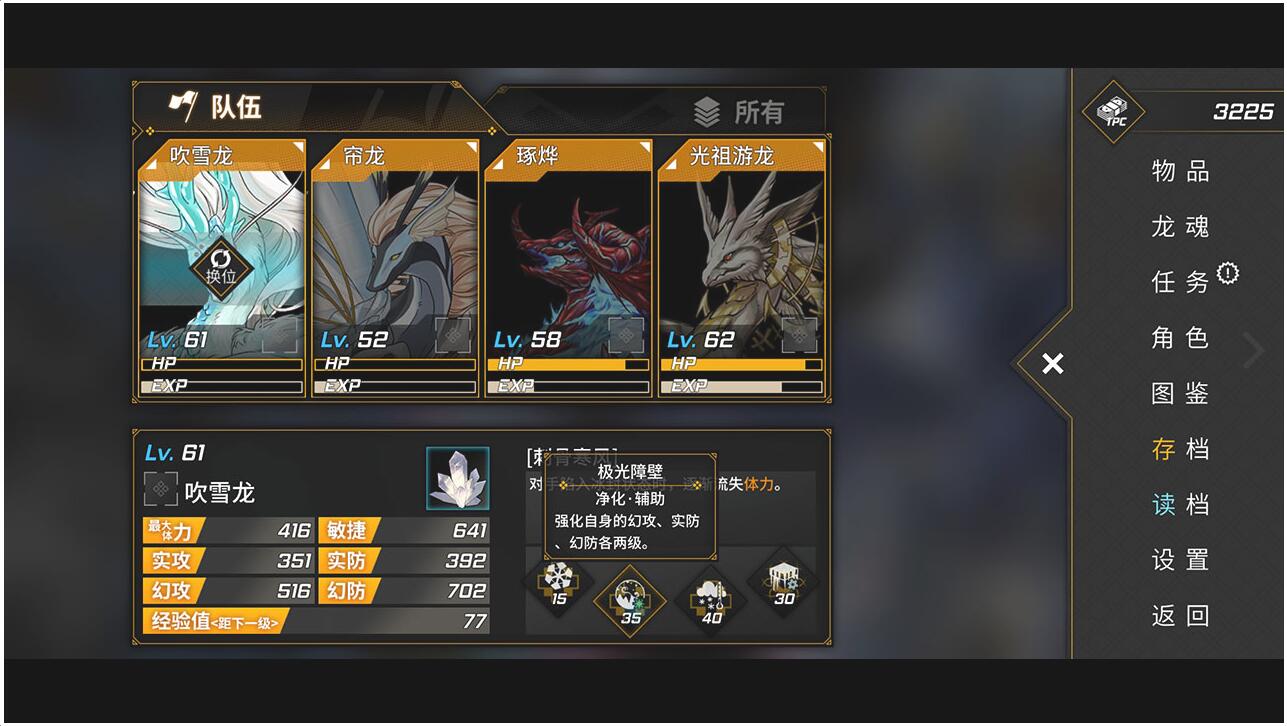
Task: Select the 琢烨 dragon card
Action: (x=568, y=268)
